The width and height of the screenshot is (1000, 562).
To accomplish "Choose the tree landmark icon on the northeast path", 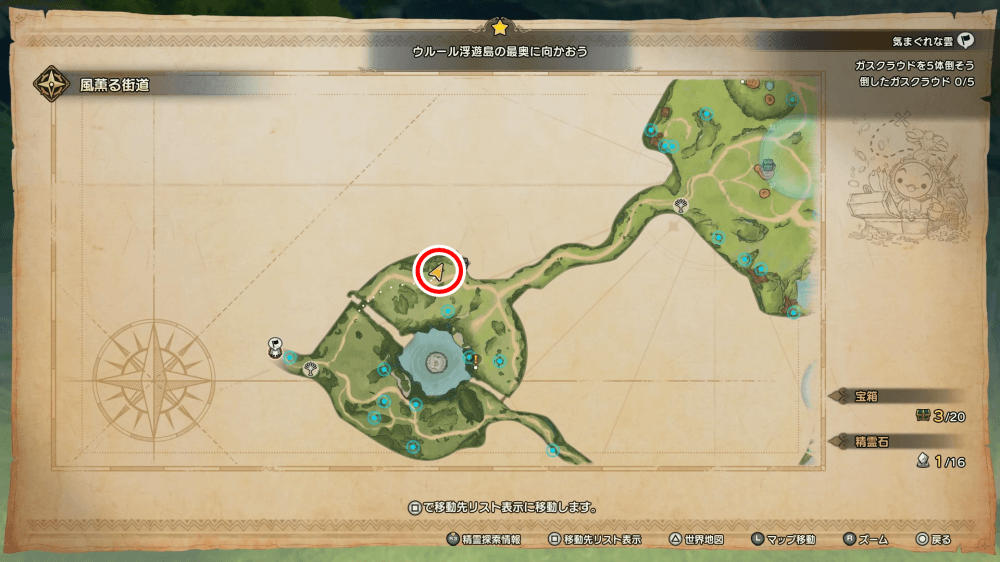I will (x=681, y=207).
